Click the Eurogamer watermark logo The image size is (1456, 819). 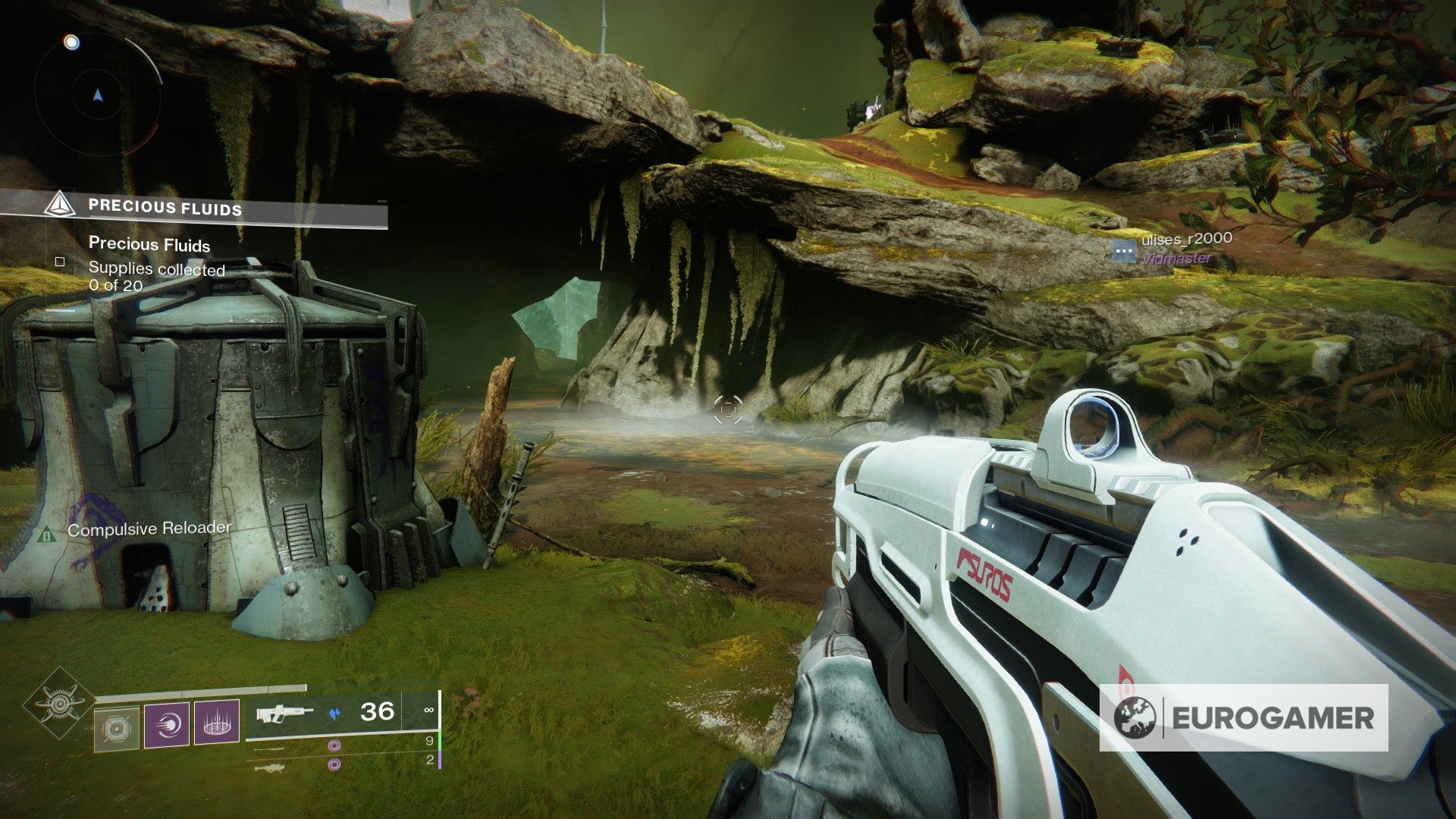[1244, 717]
